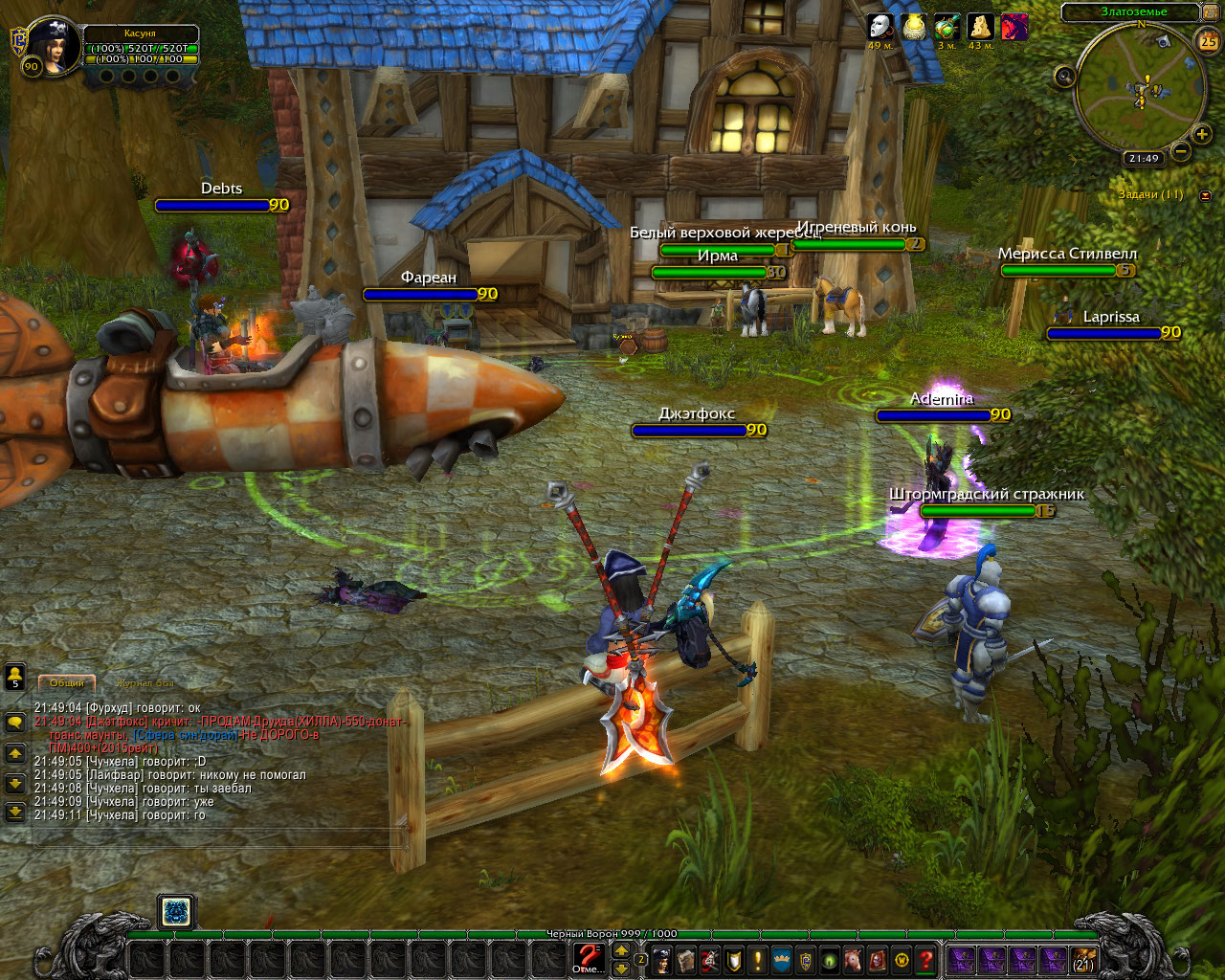Open the character info micro button

tap(661, 960)
